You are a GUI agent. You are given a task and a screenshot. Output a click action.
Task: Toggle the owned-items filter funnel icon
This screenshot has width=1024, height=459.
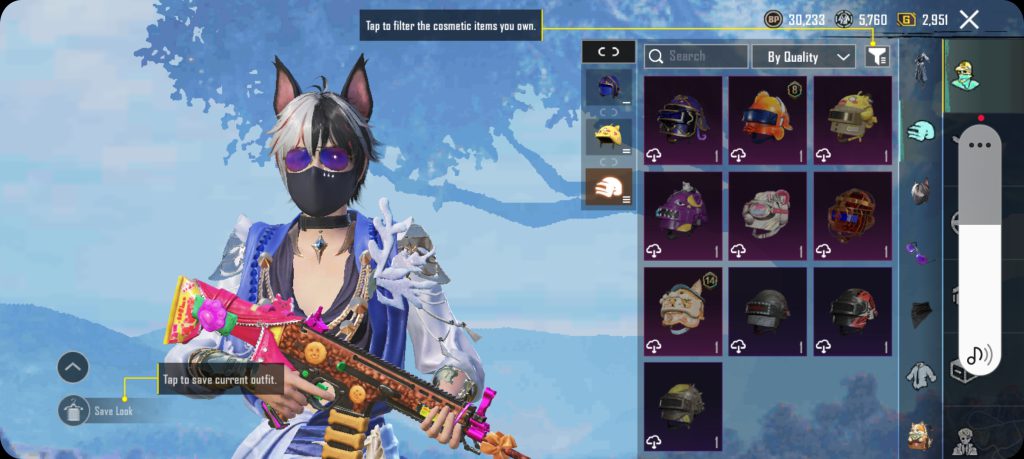point(877,57)
